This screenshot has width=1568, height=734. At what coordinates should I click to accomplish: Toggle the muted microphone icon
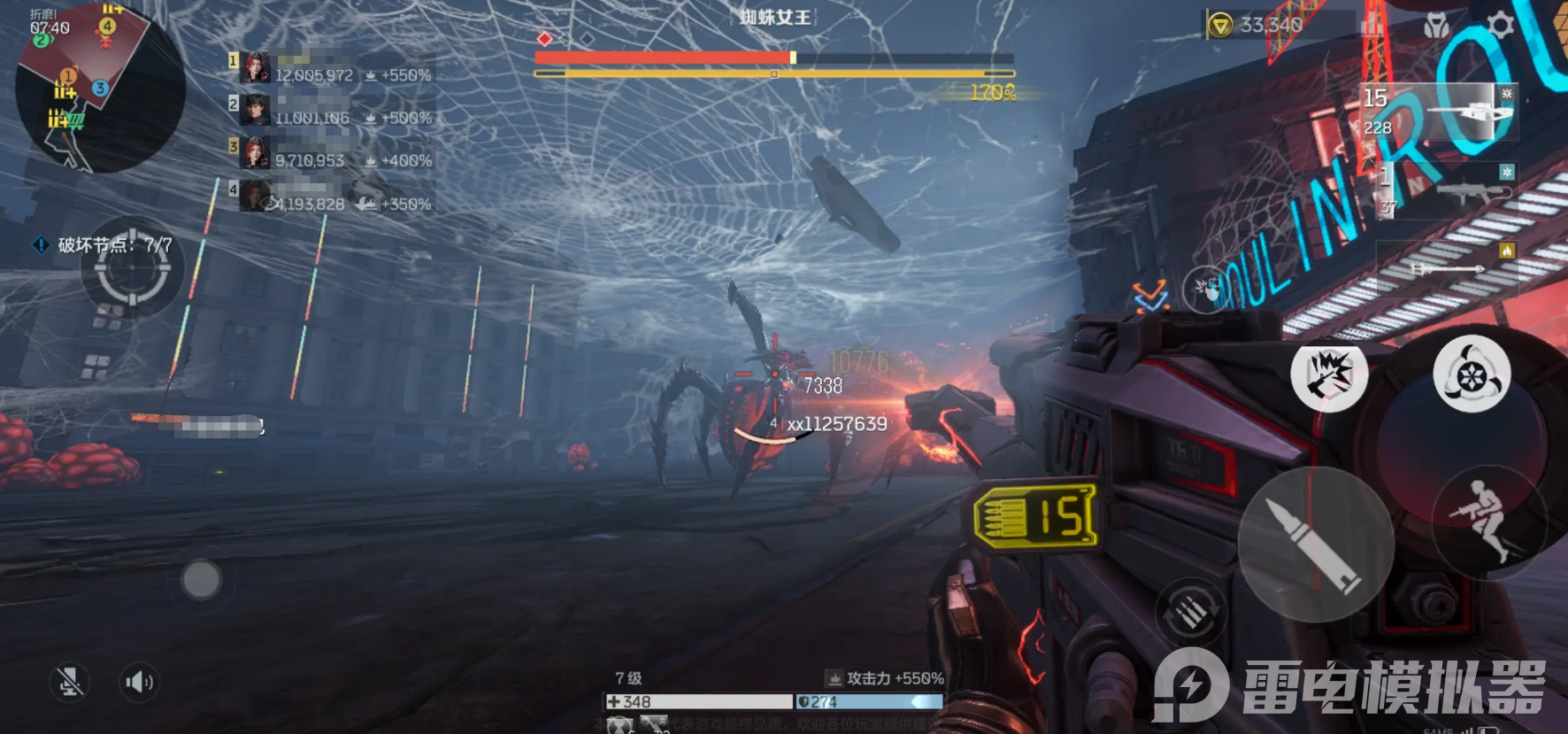69,682
